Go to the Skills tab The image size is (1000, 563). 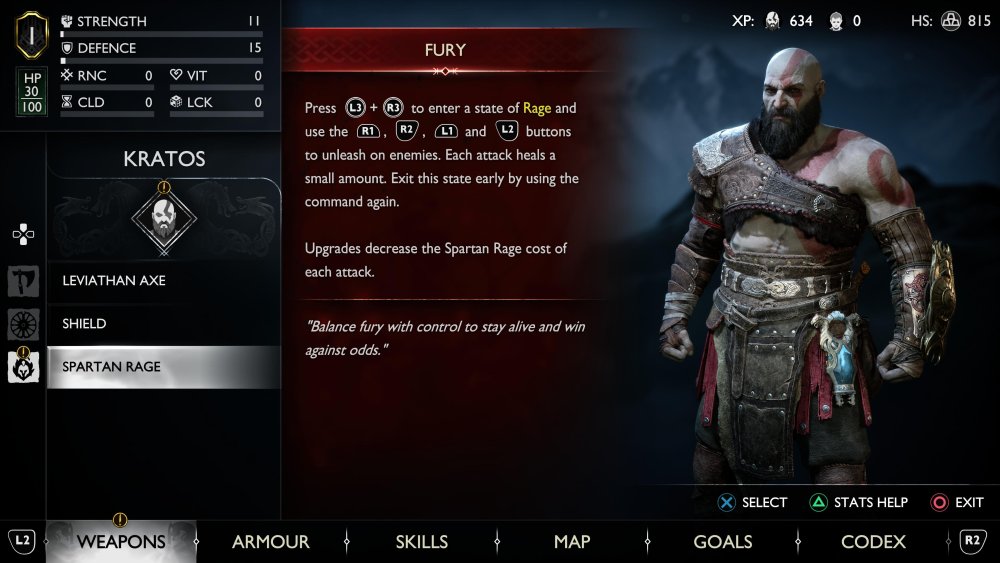point(421,542)
